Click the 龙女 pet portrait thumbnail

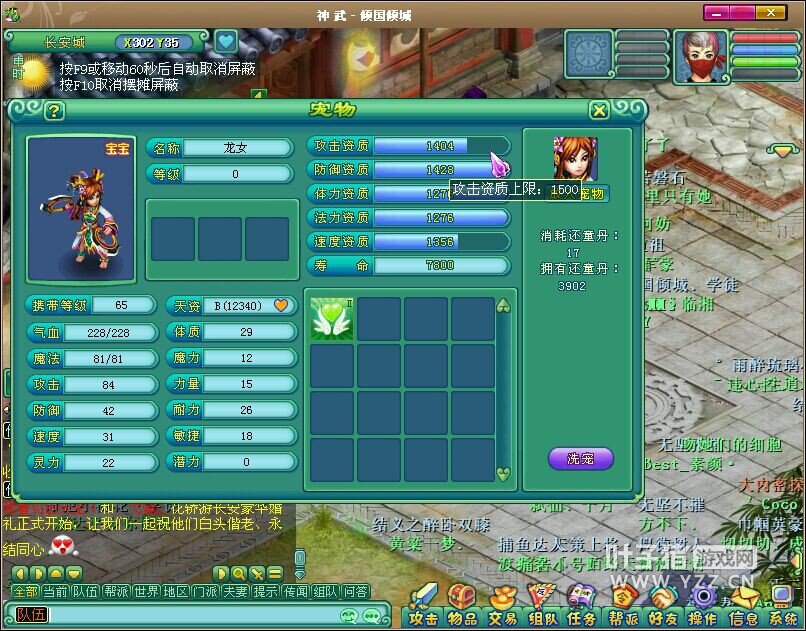tap(575, 159)
